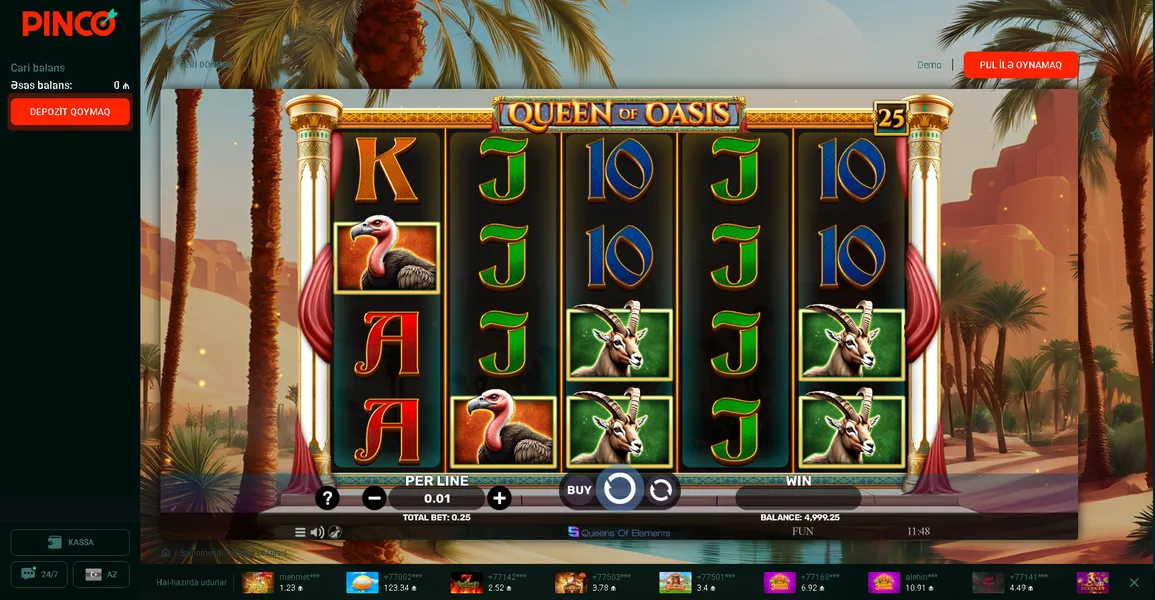Change the AZ language selector
Viewport: 1155px width, 600px height.
click(x=101, y=575)
